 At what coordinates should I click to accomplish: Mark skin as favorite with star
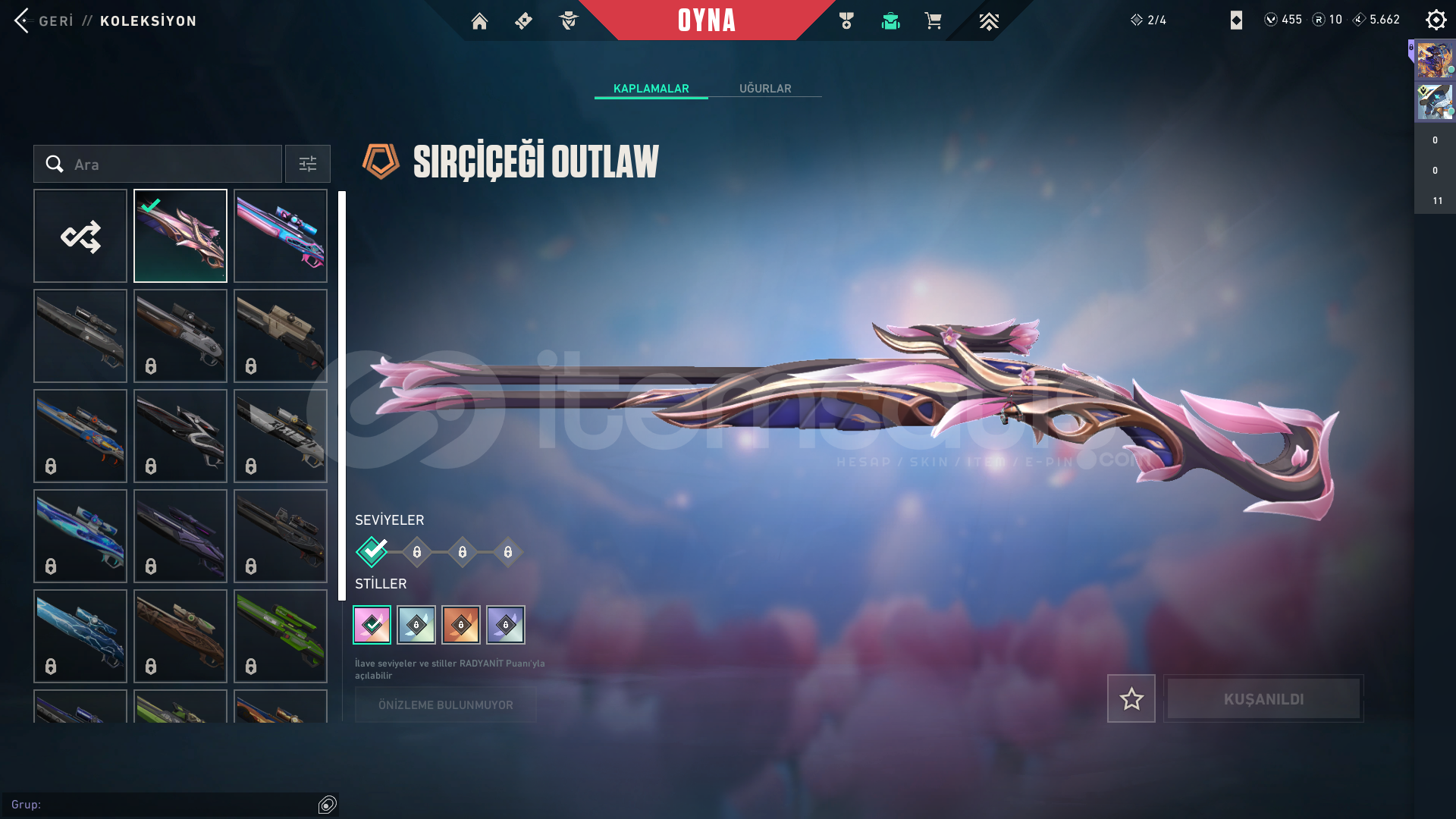pos(1131,698)
